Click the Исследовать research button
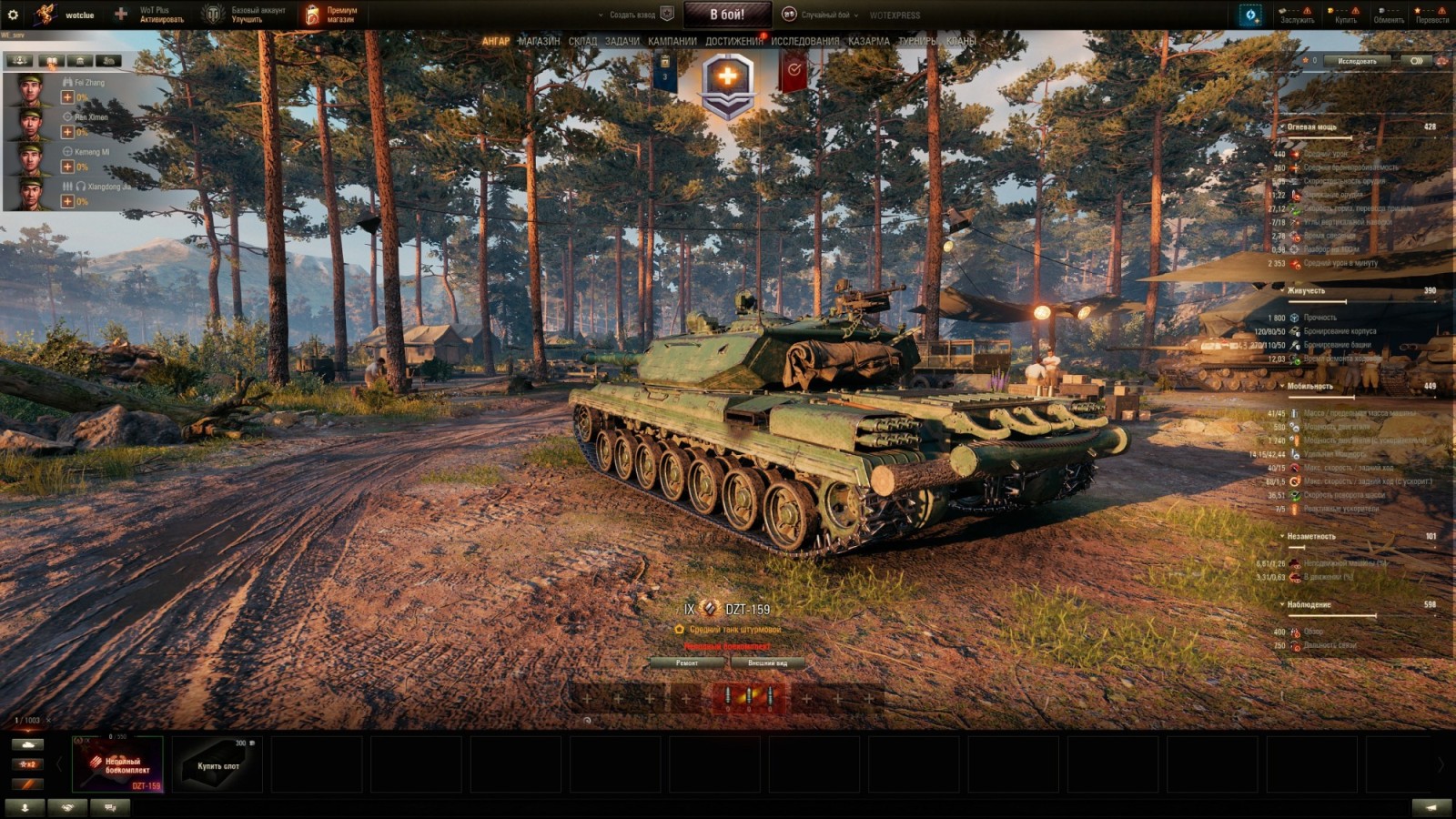This screenshot has width=1456, height=819. 1357,61
